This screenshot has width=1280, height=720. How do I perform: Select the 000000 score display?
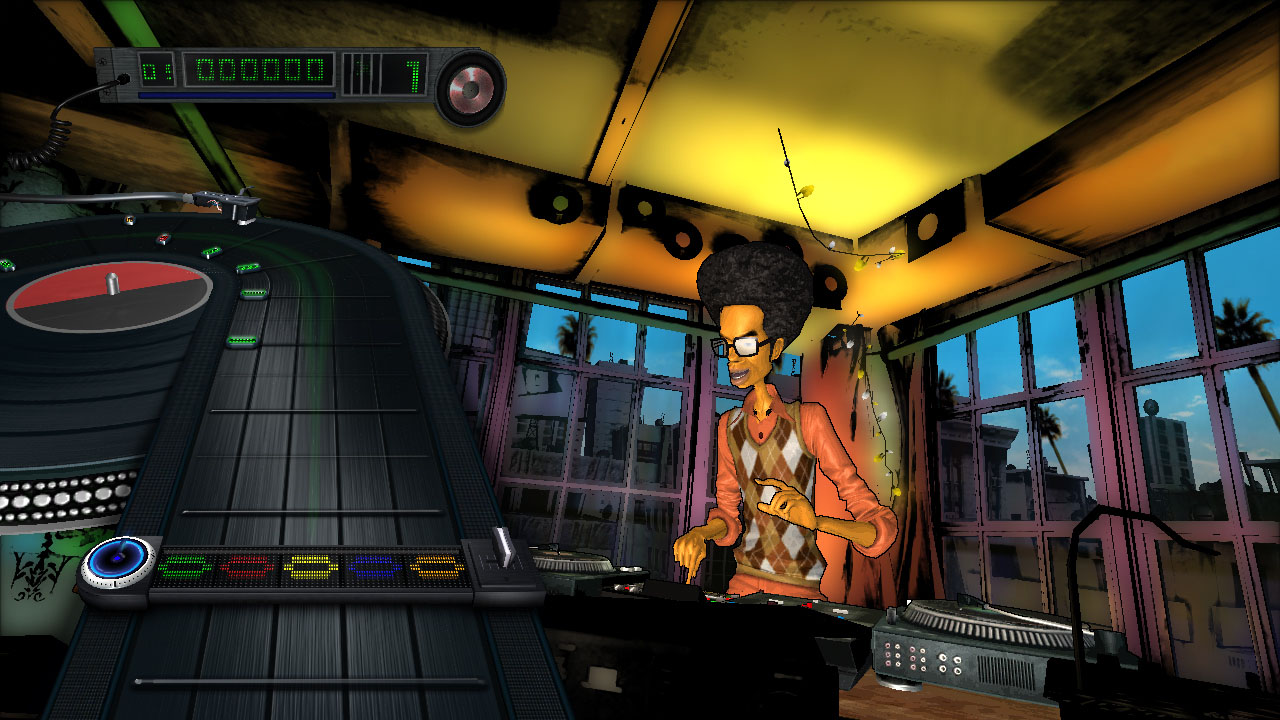pos(258,70)
